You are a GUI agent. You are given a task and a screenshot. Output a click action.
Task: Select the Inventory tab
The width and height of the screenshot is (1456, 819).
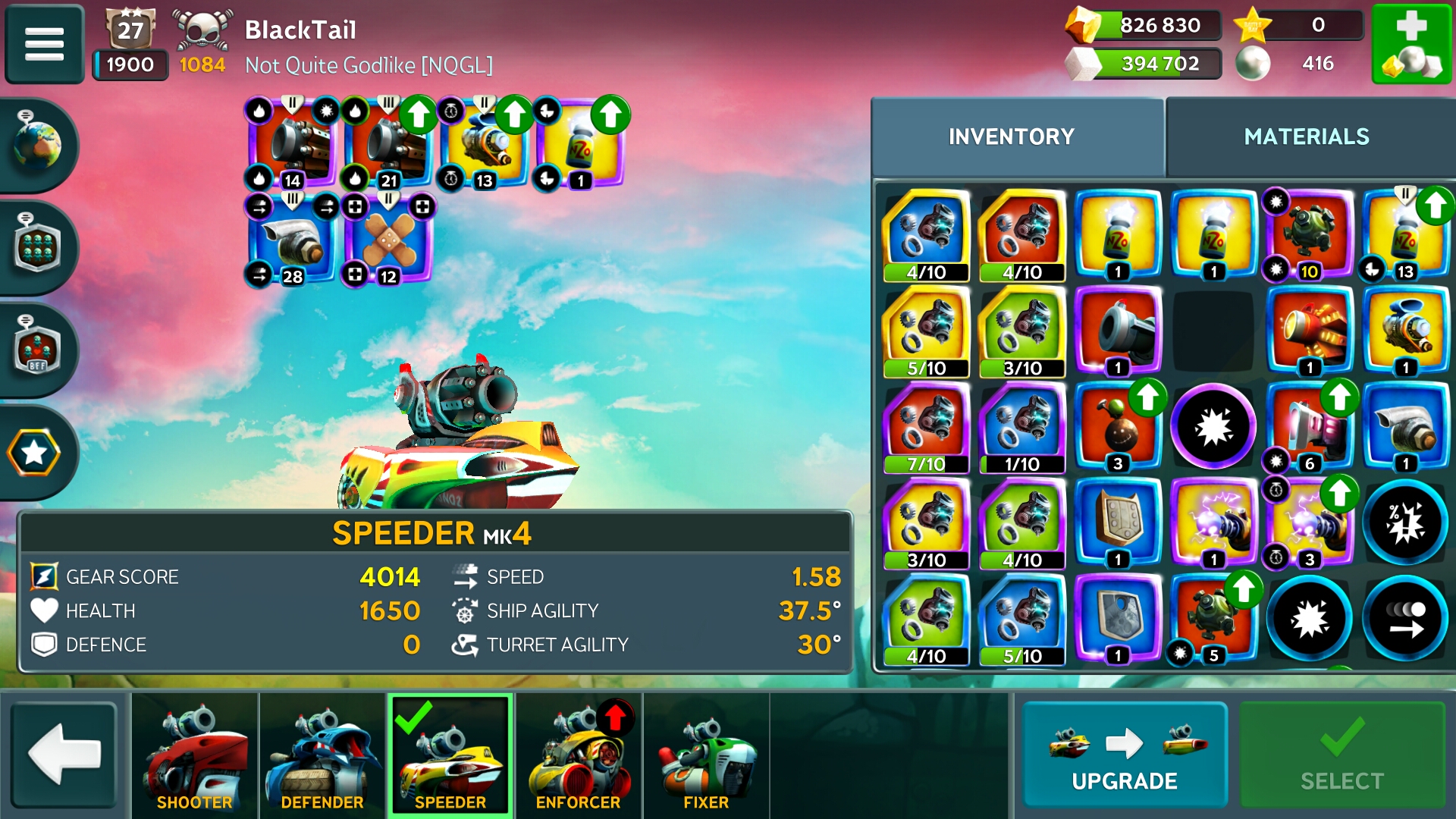(1011, 136)
